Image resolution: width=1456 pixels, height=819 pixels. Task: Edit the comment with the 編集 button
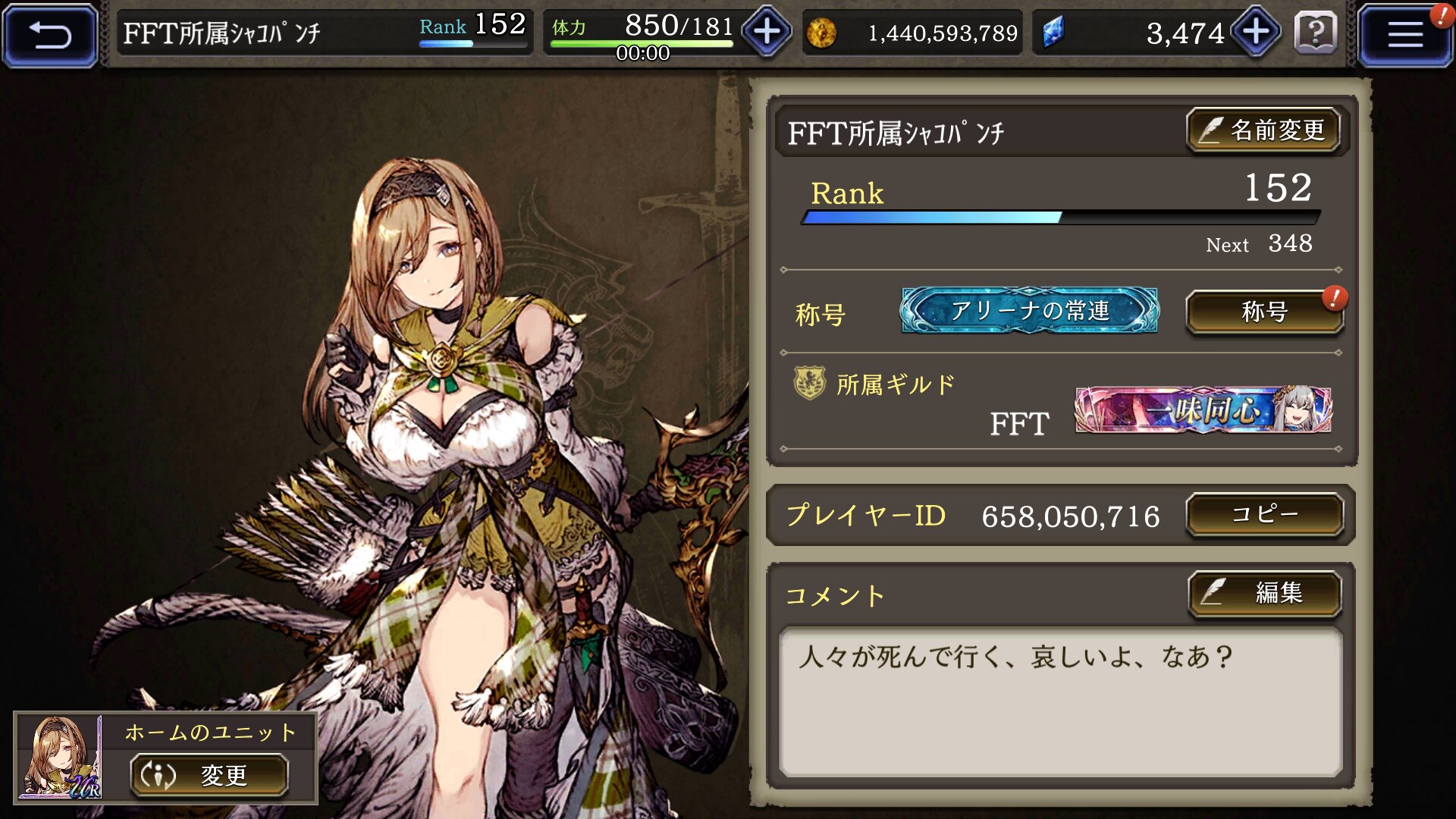point(1264,593)
